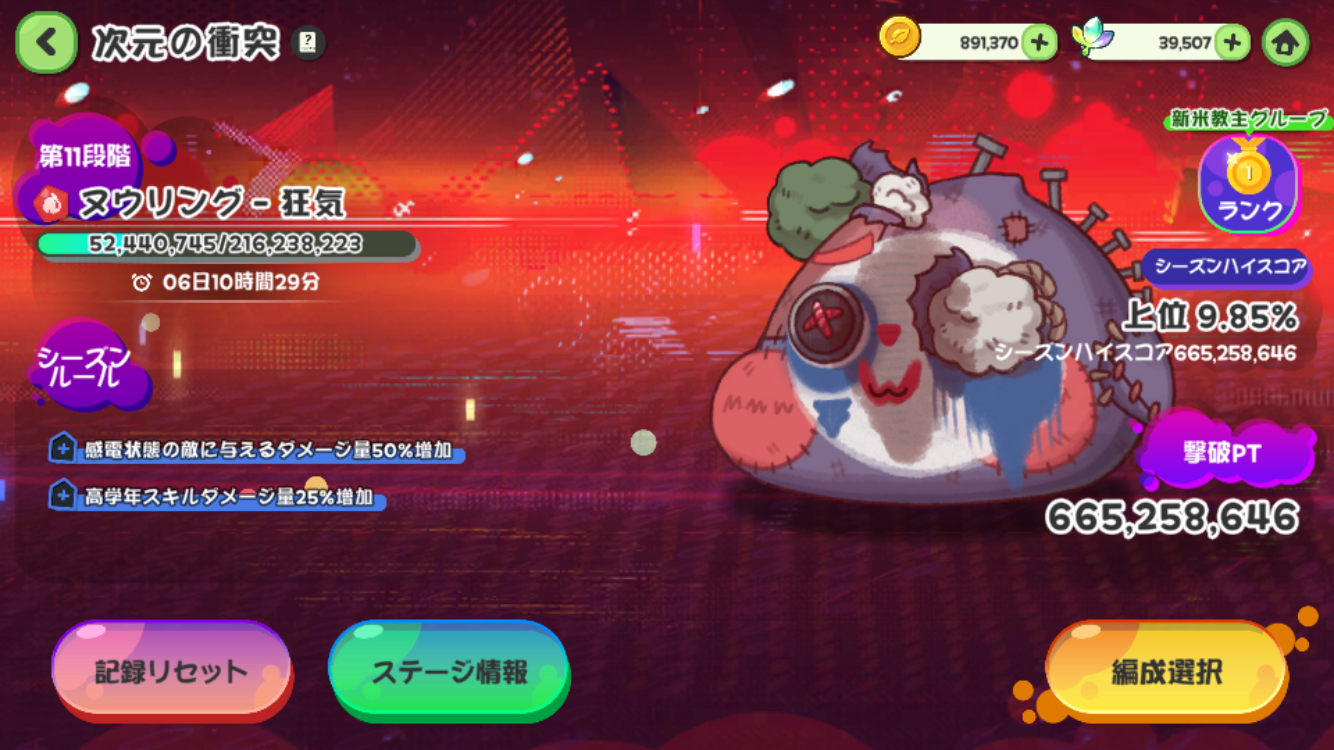View the シーズンハイスコア panel
Viewport: 1334px width, 750px height.
pos(1225,267)
